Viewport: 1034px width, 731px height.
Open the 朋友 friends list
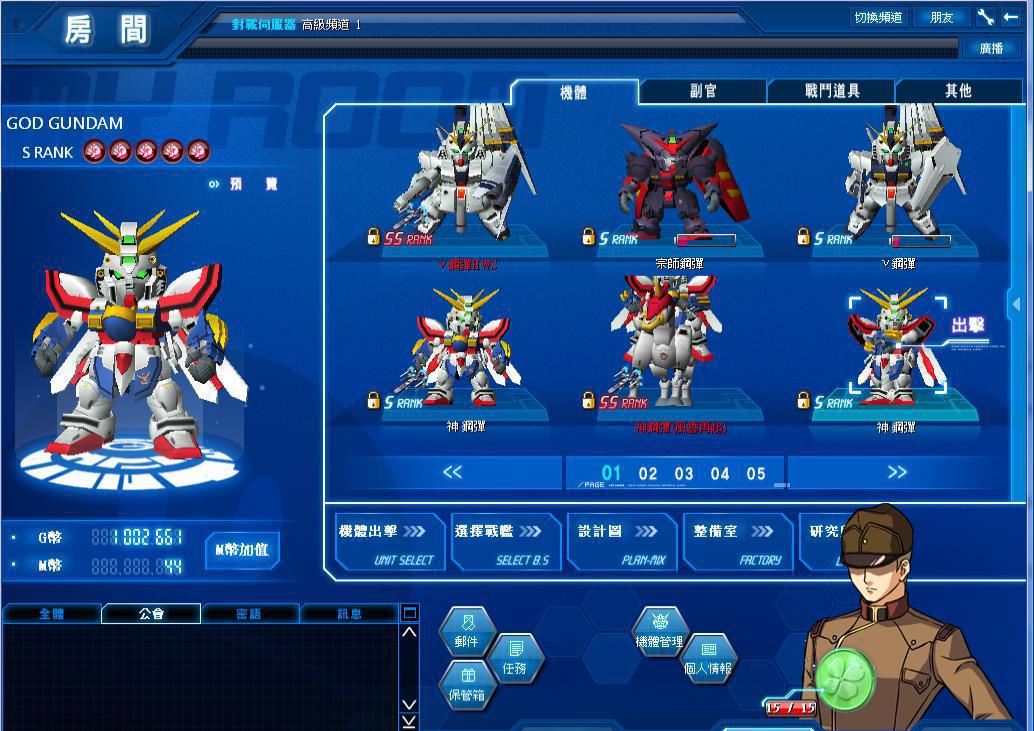(x=941, y=18)
